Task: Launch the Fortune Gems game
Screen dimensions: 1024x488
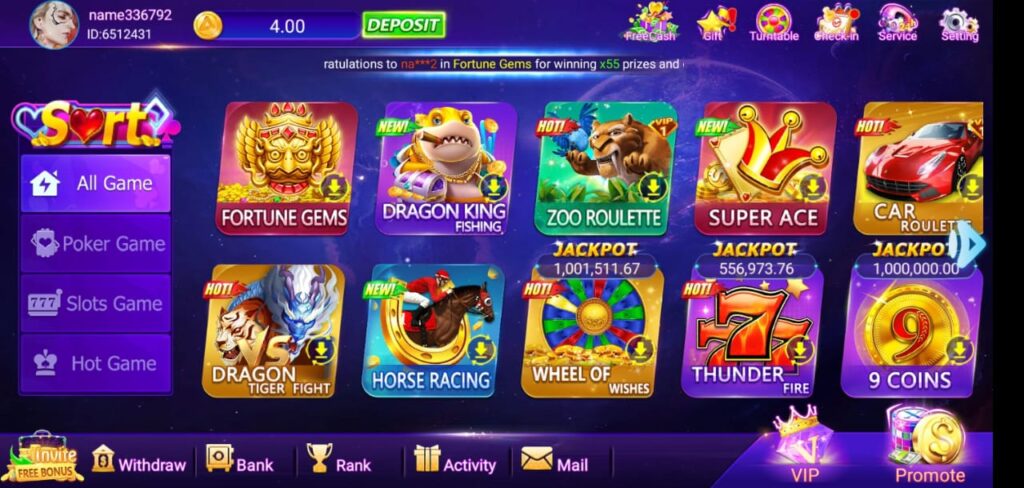Action: (284, 167)
